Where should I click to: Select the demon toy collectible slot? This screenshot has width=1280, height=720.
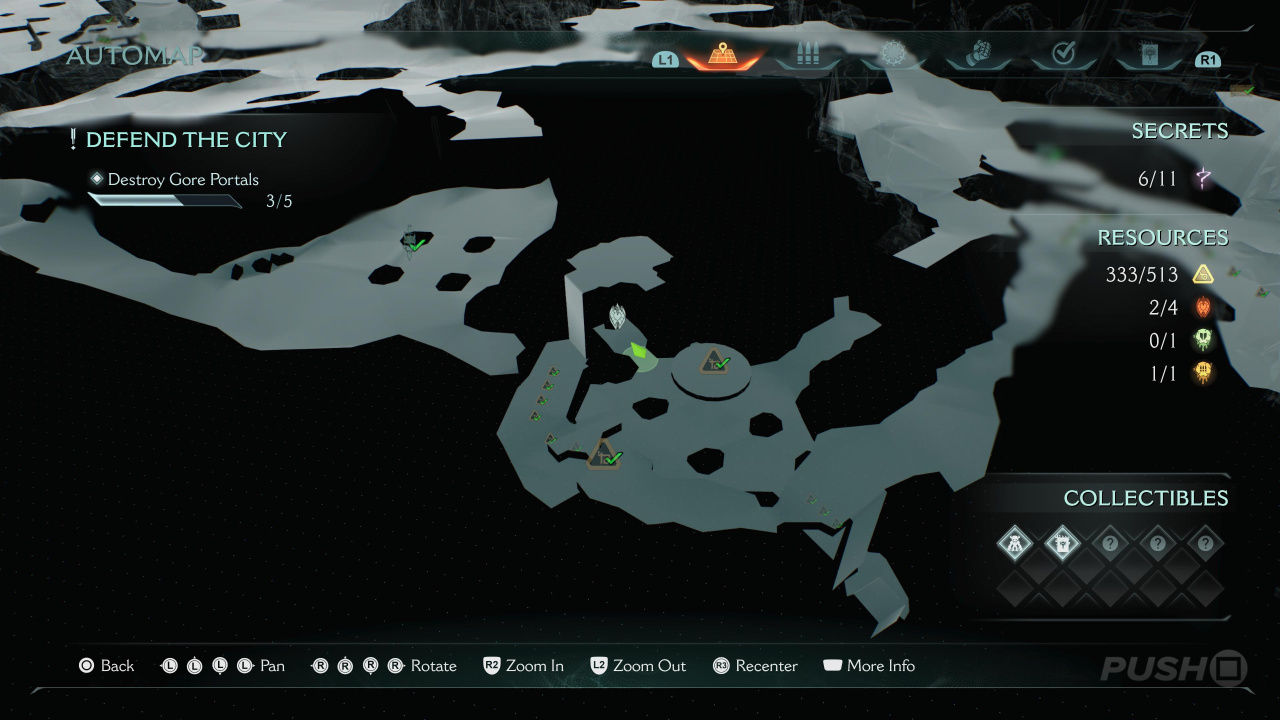click(x=1015, y=544)
